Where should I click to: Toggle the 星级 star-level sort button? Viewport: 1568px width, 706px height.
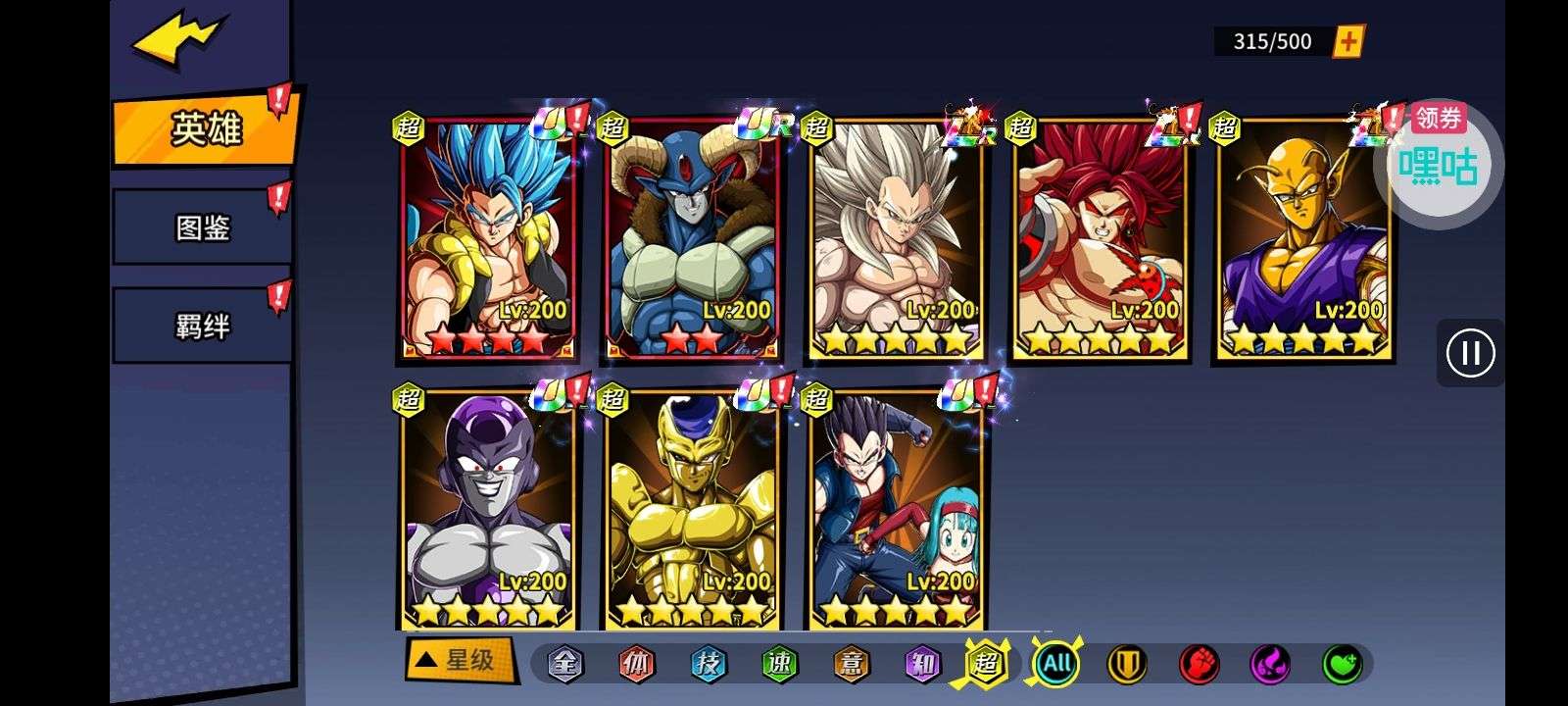coord(460,660)
